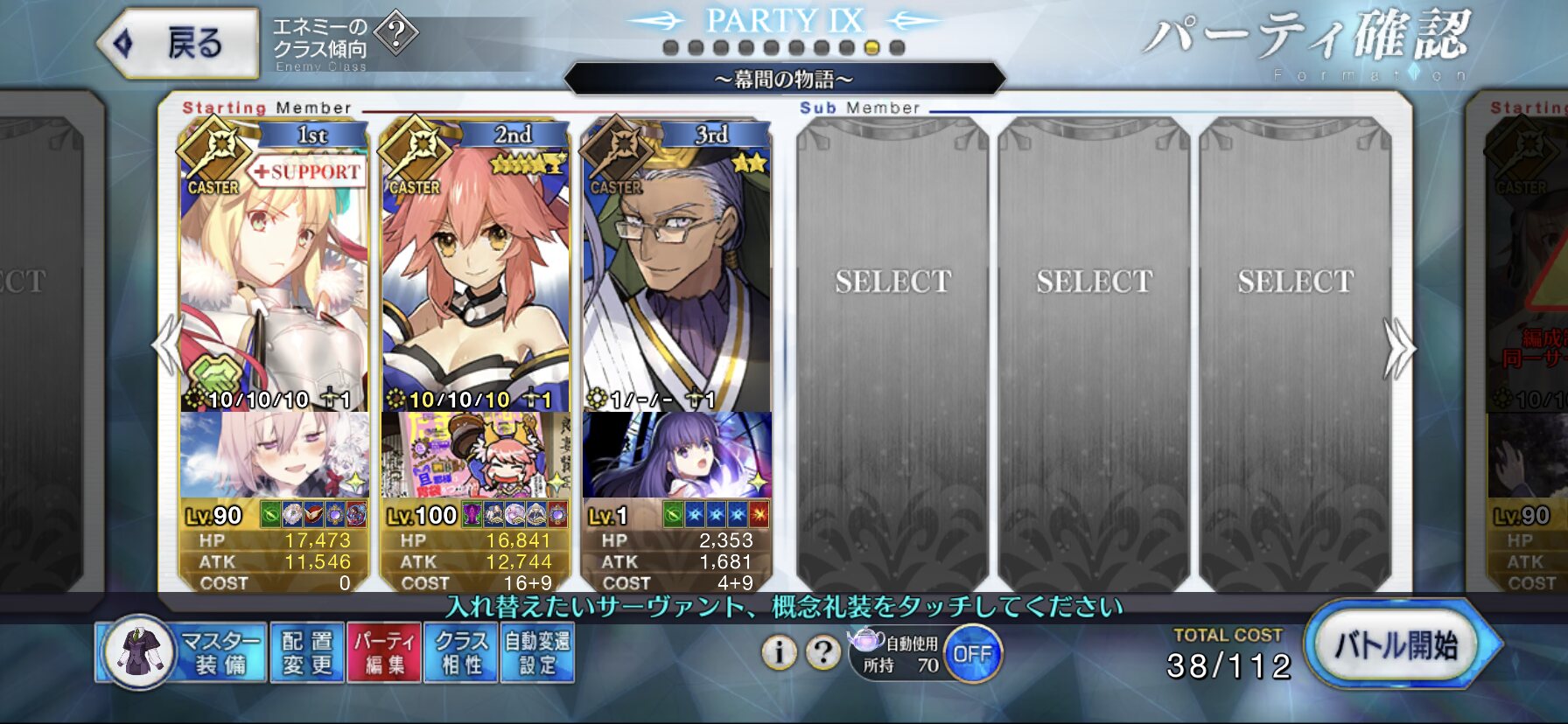Screen dimensions: 1568x724
Task: Click the gold info 'i' icon
Action: 779,652
